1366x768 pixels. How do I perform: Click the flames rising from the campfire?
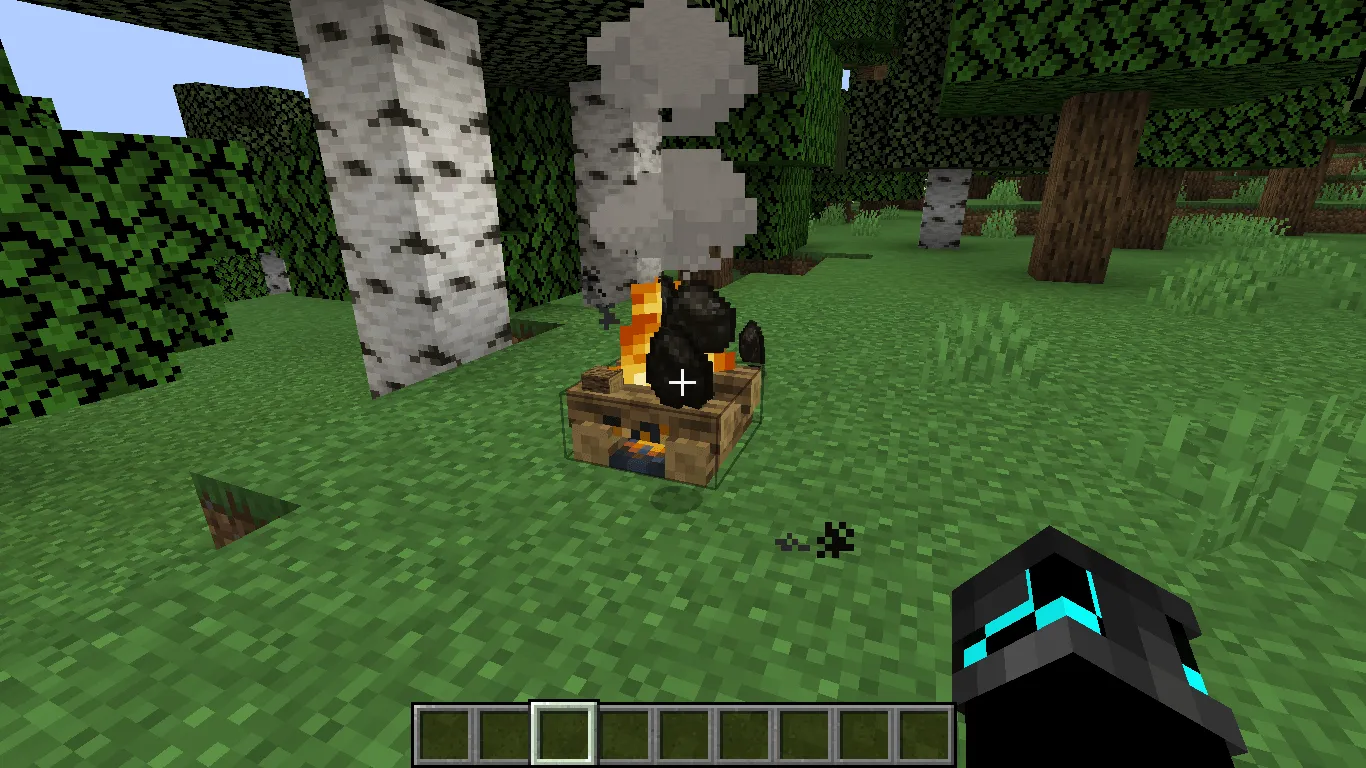tap(640, 330)
